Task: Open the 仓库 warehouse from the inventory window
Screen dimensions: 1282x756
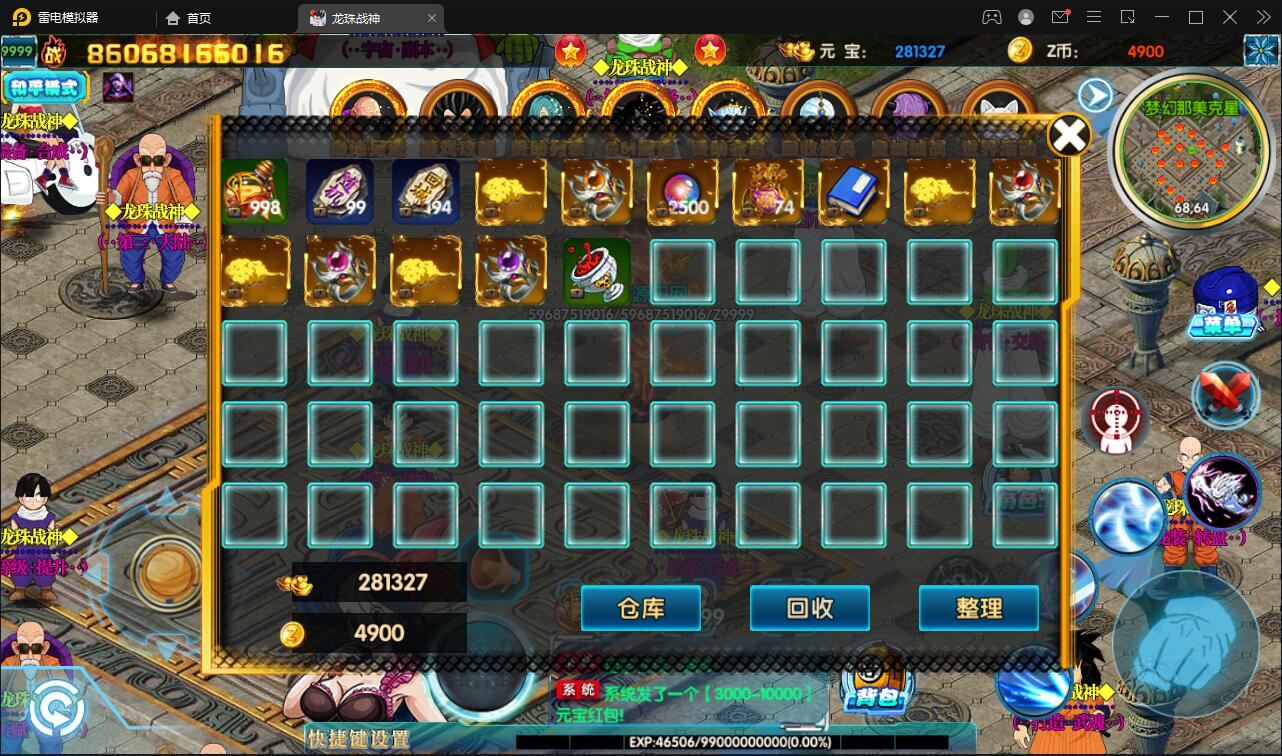Action: 640,608
